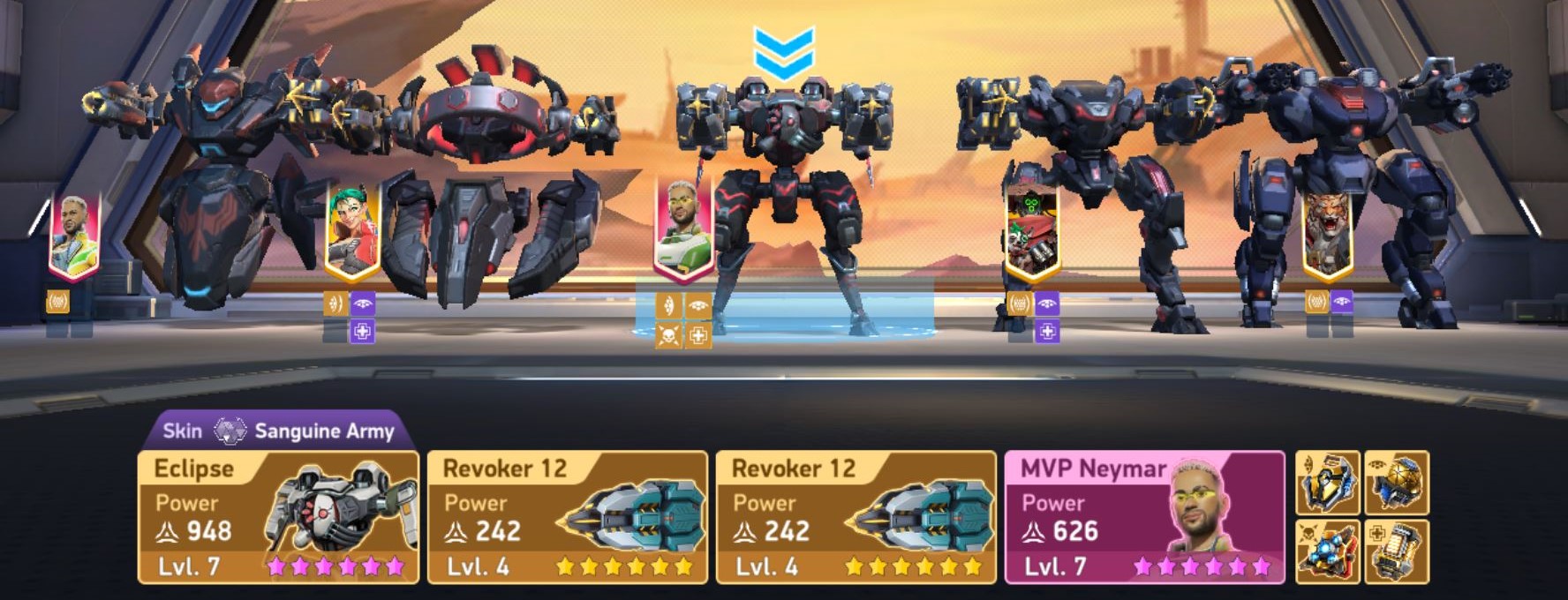Select the roaring tiger pilot portrait
Screen dimensions: 1568x600
[x=1330, y=231]
